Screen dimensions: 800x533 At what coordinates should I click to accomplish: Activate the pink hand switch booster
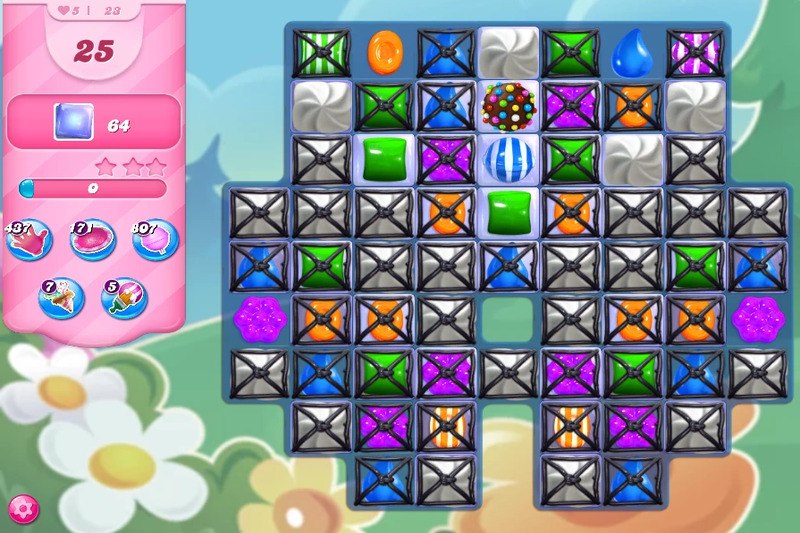click(x=29, y=242)
